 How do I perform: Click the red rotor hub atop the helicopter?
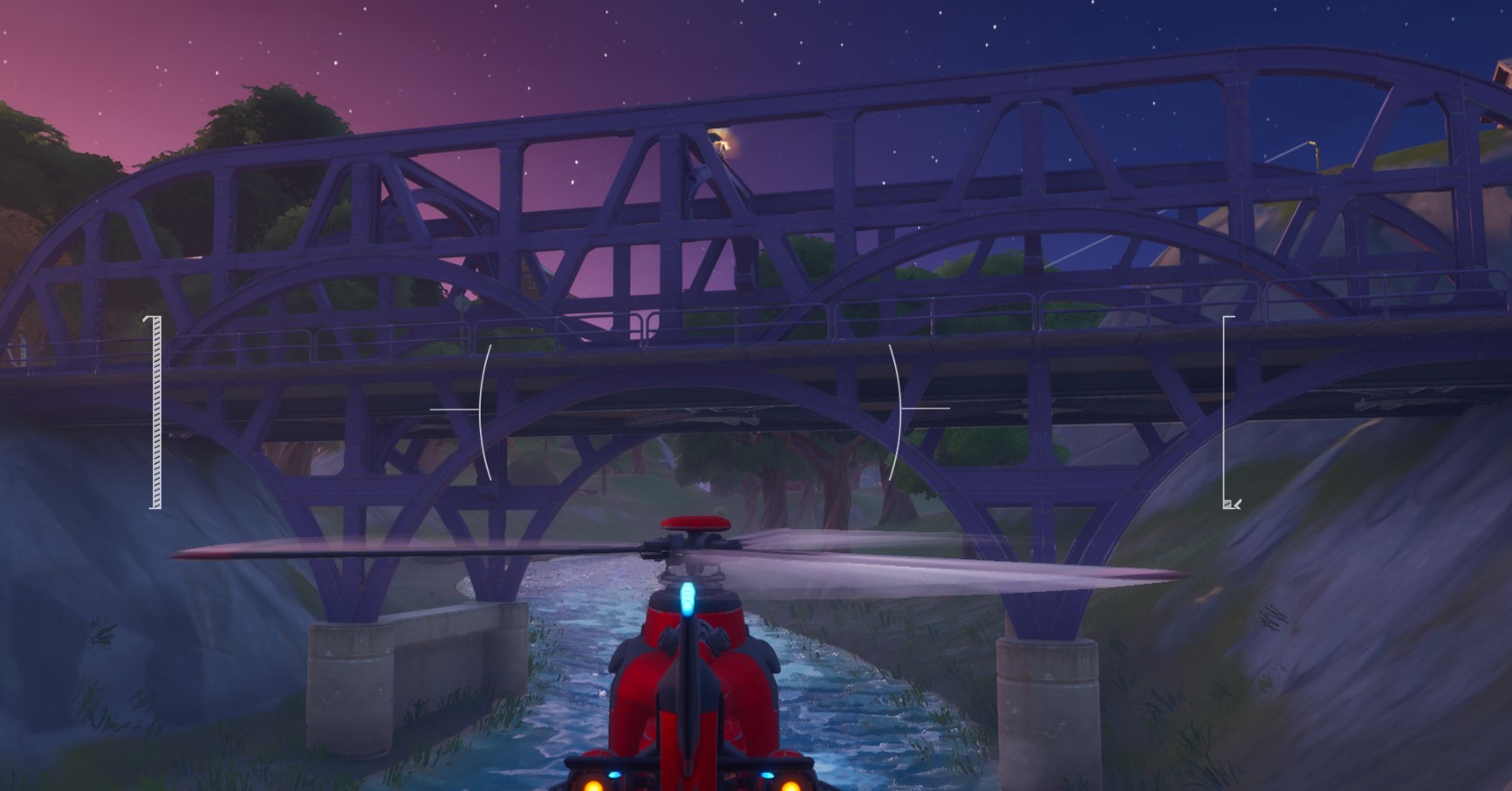(694, 525)
